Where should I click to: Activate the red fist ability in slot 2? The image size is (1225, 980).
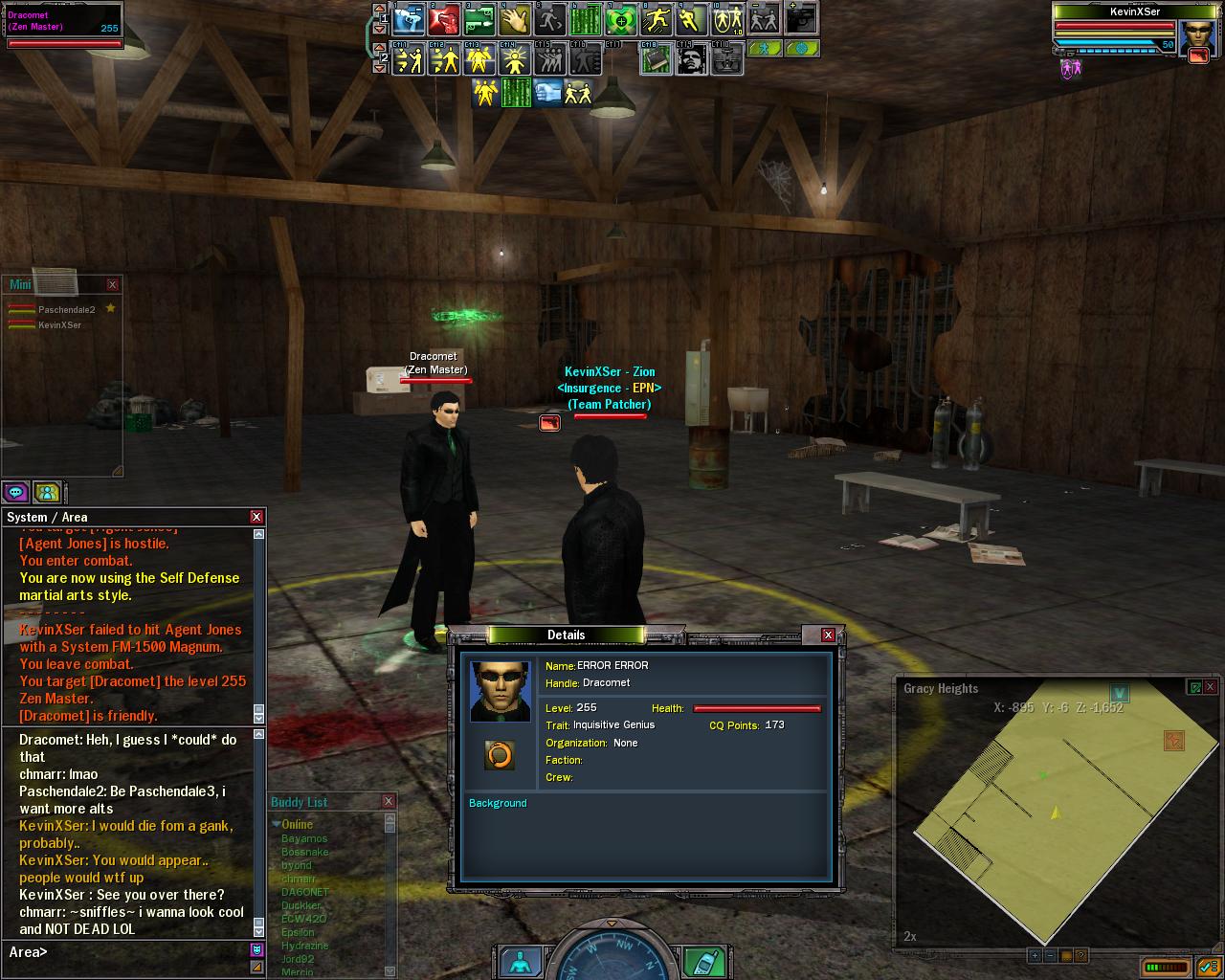tap(444, 19)
